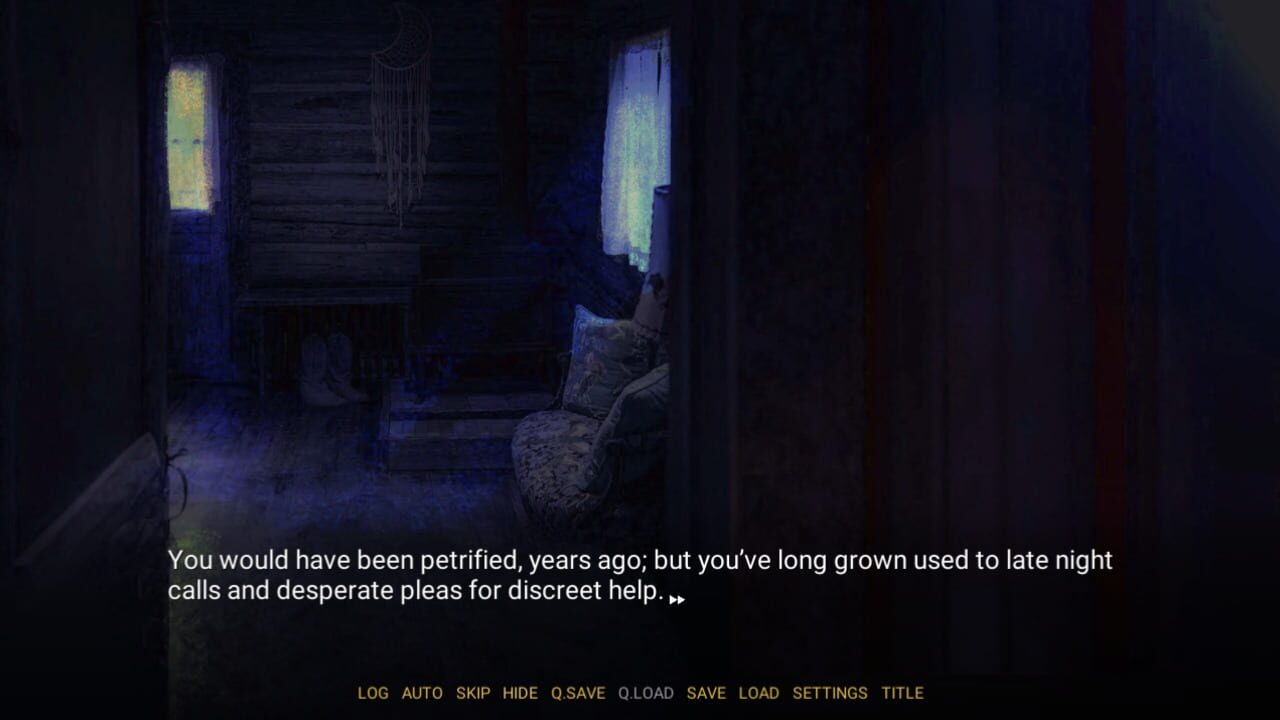Choose SAVE to store your game

(708, 692)
